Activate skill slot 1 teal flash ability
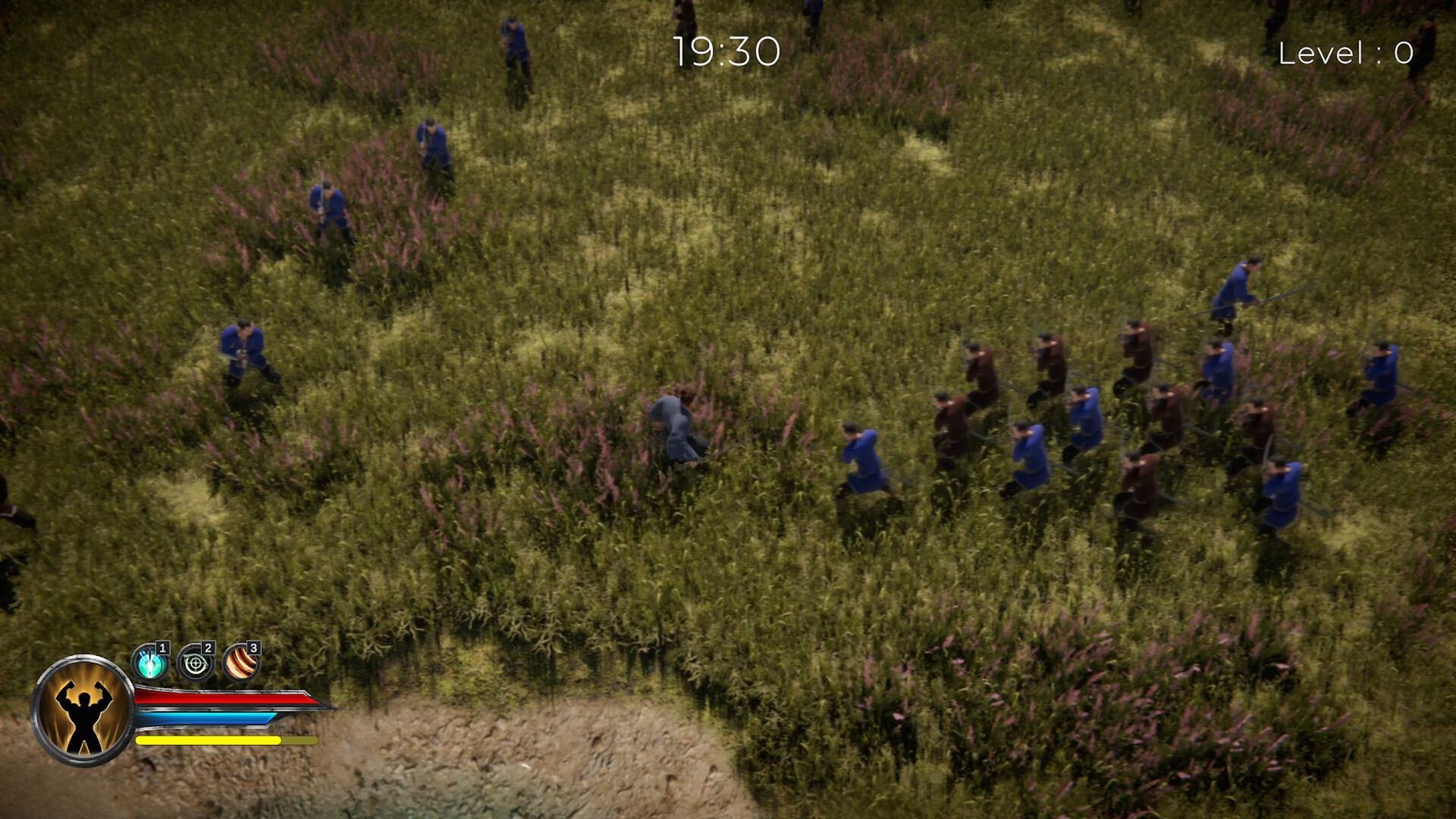Viewport: 1456px width, 819px height. tap(149, 662)
